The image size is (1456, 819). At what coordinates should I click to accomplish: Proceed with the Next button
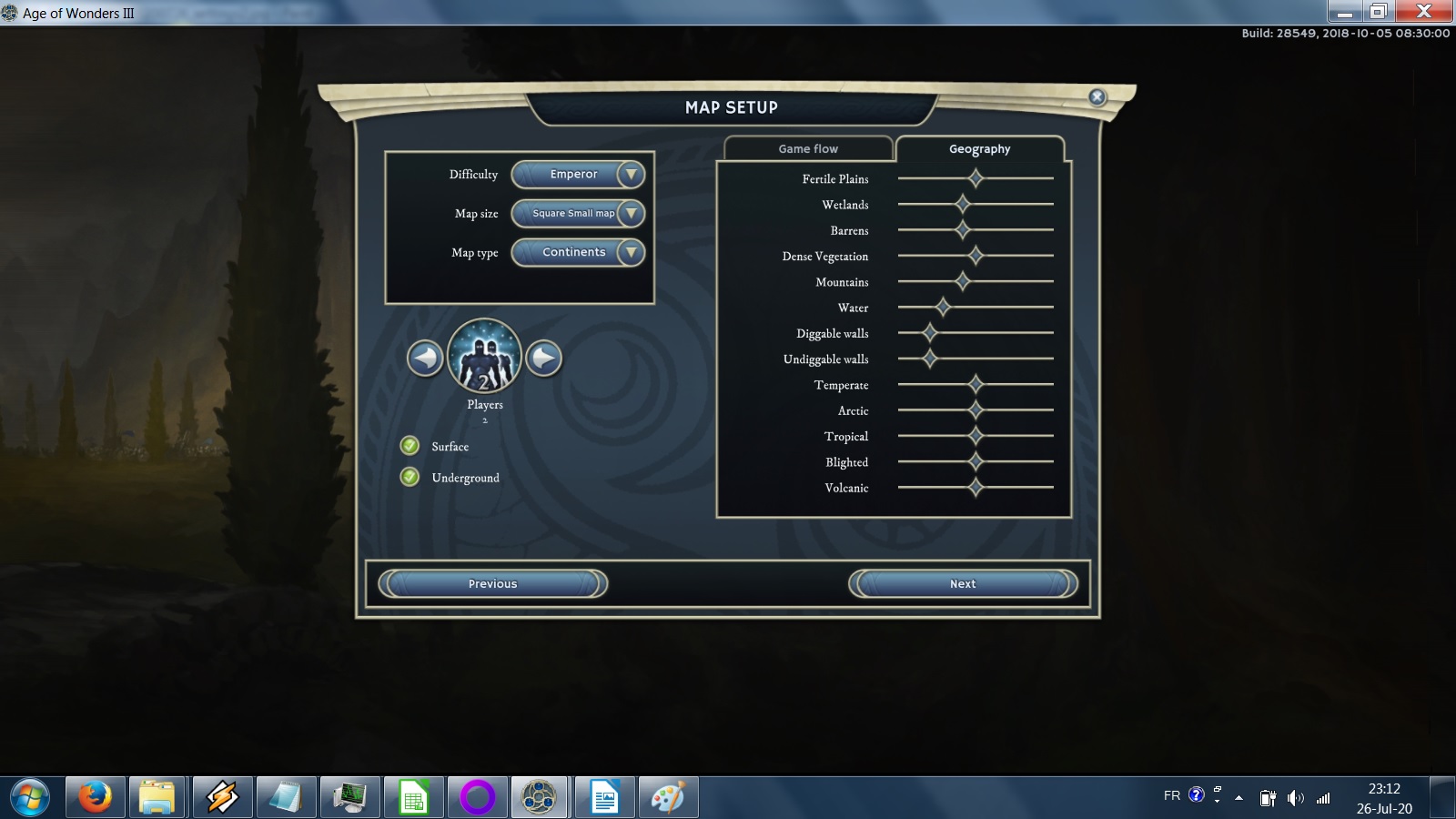963,584
